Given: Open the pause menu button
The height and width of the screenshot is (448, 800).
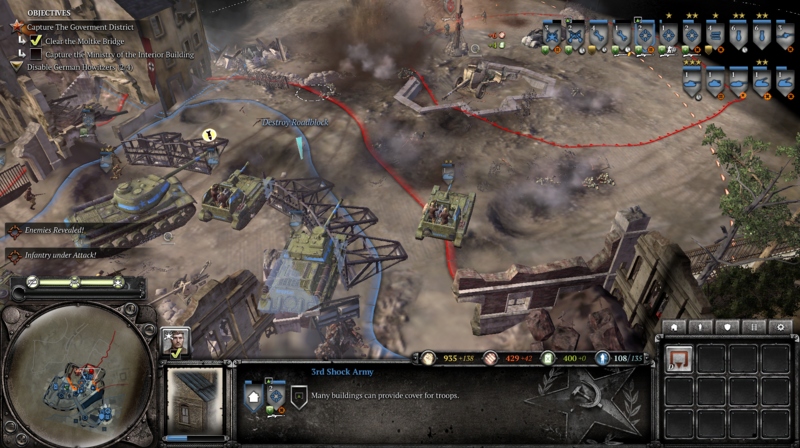Looking at the screenshot, I should point(752,327).
